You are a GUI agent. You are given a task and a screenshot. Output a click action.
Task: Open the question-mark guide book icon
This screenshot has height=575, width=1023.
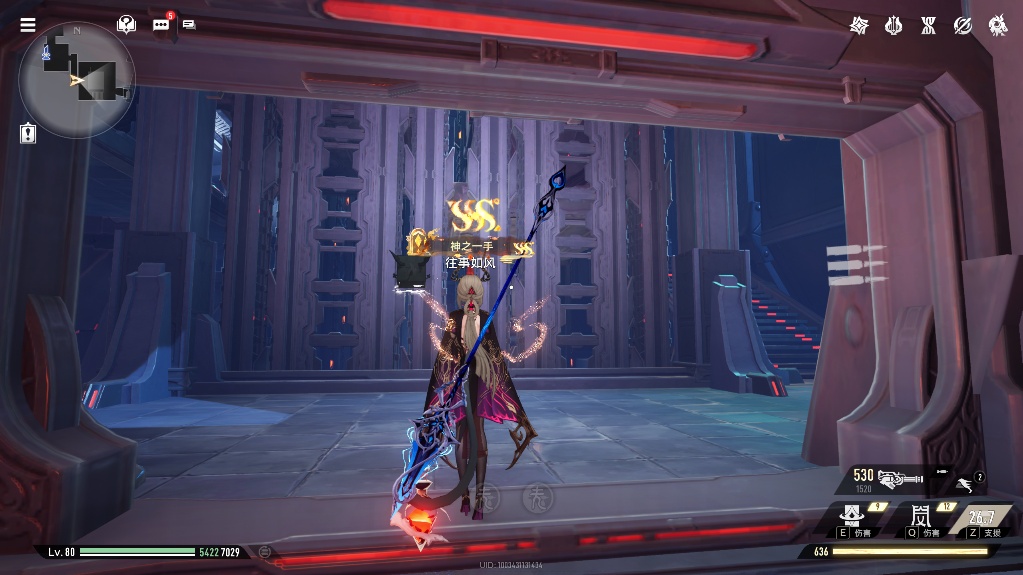coord(126,24)
